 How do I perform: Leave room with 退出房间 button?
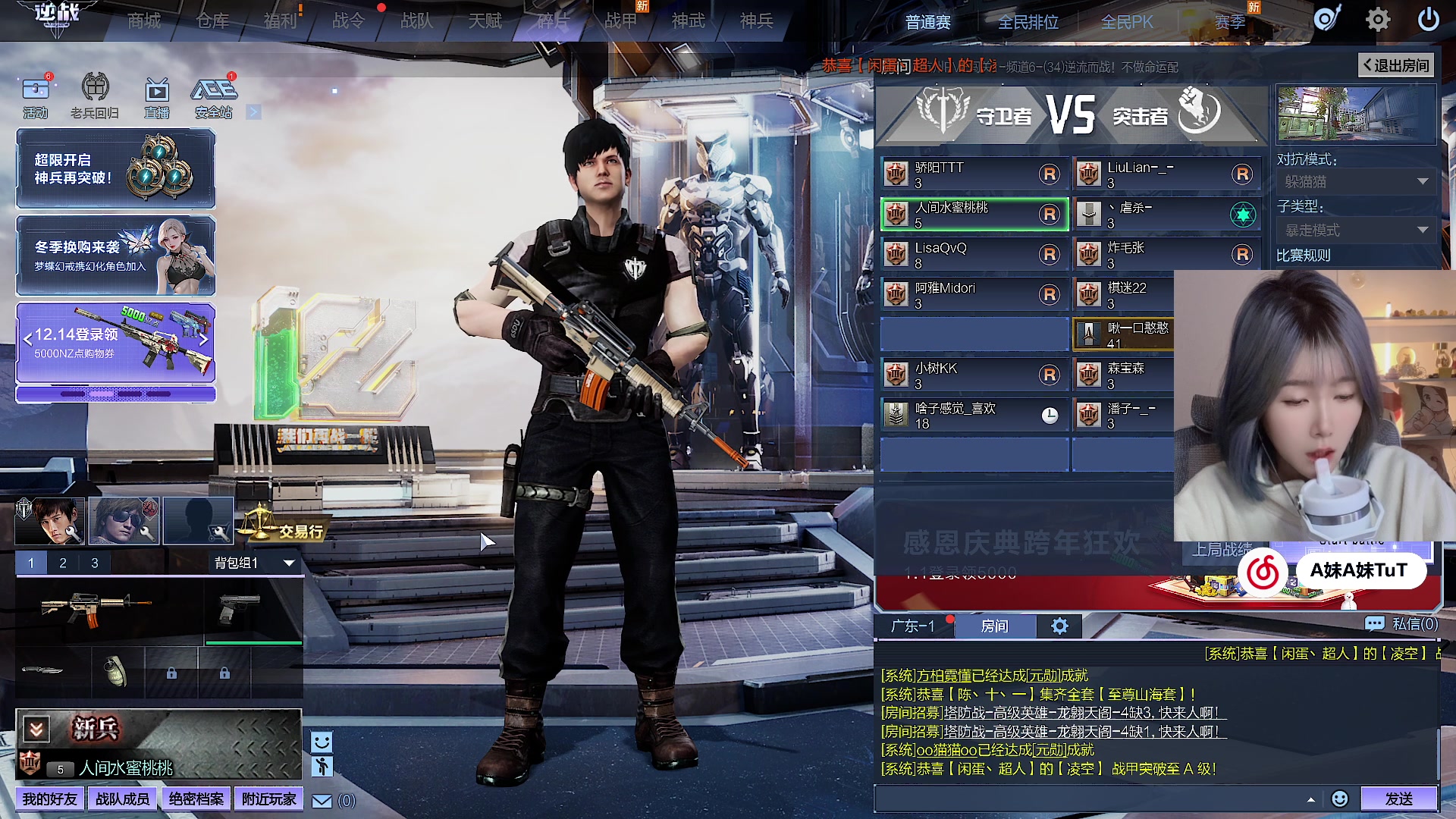(x=1396, y=65)
